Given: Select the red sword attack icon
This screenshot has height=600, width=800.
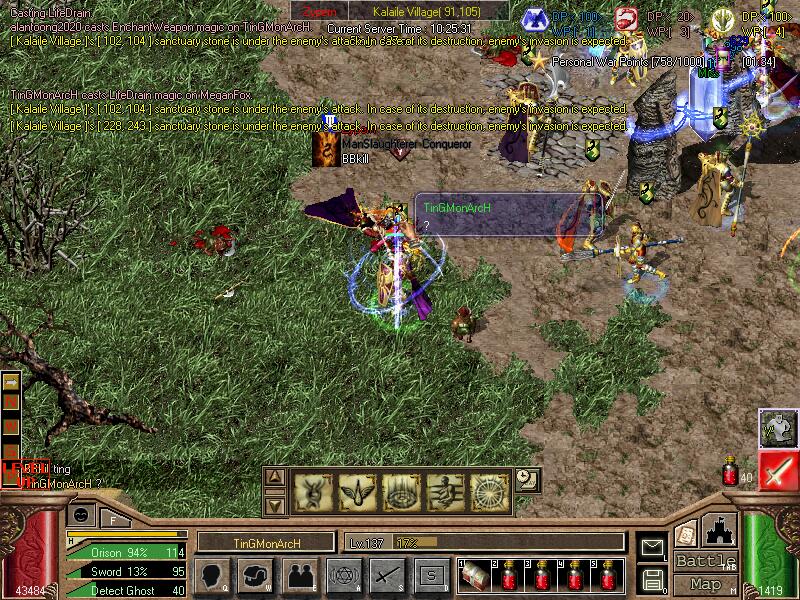Looking at the screenshot, I should point(777,470).
